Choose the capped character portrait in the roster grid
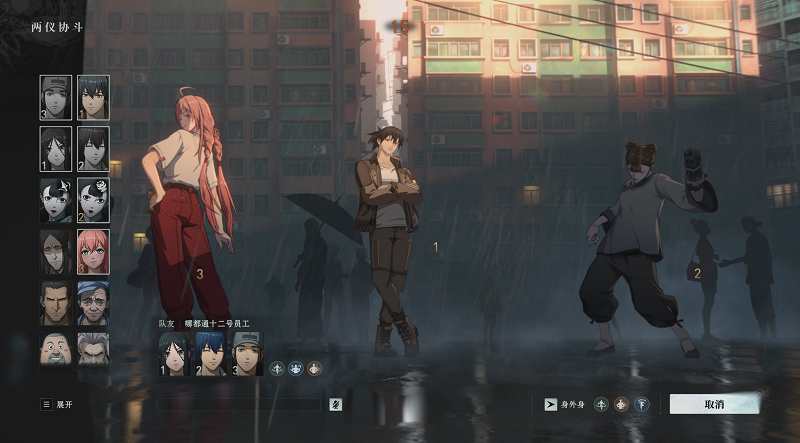Image resolution: width=800 pixels, height=443 pixels. pyautogui.click(x=56, y=98)
